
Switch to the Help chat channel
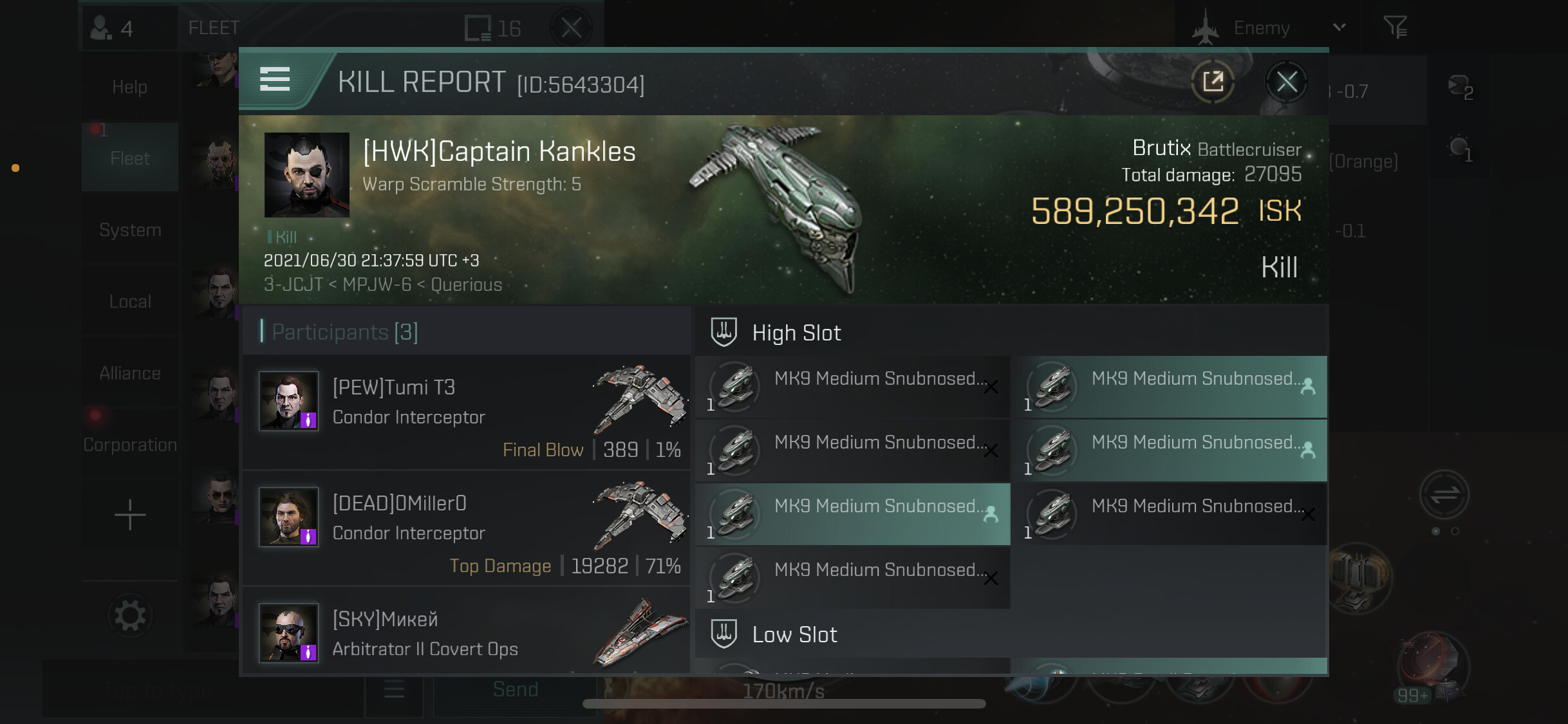[x=130, y=87]
